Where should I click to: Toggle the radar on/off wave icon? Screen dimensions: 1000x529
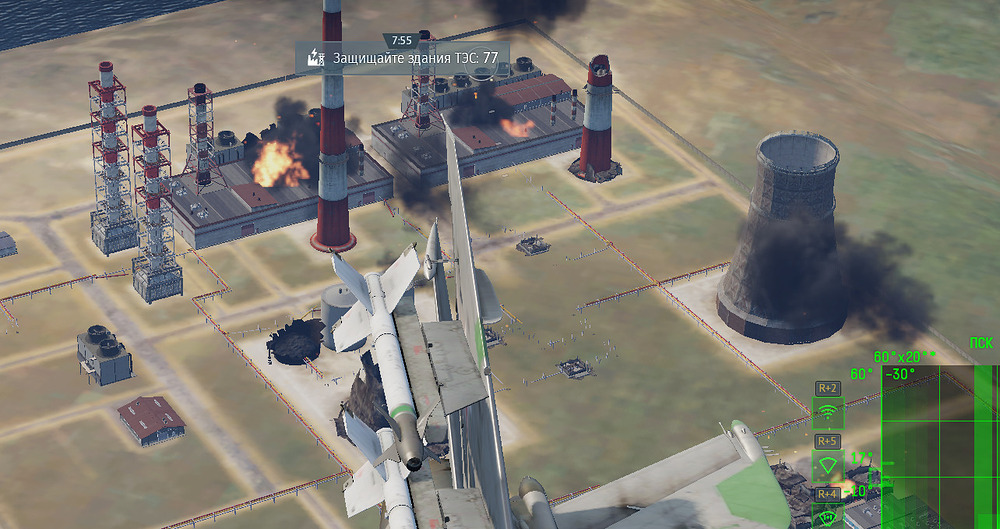(x=828, y=412)
